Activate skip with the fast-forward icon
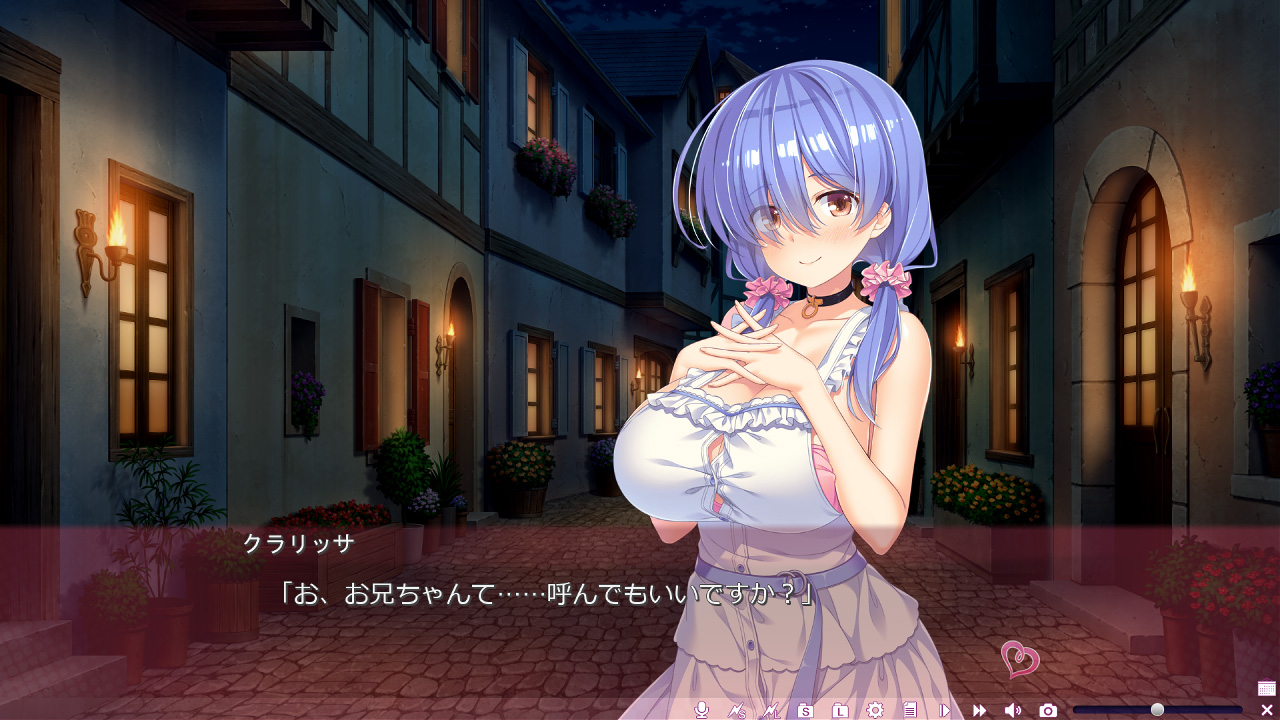The image size is (1280, 720). [979, 710]
